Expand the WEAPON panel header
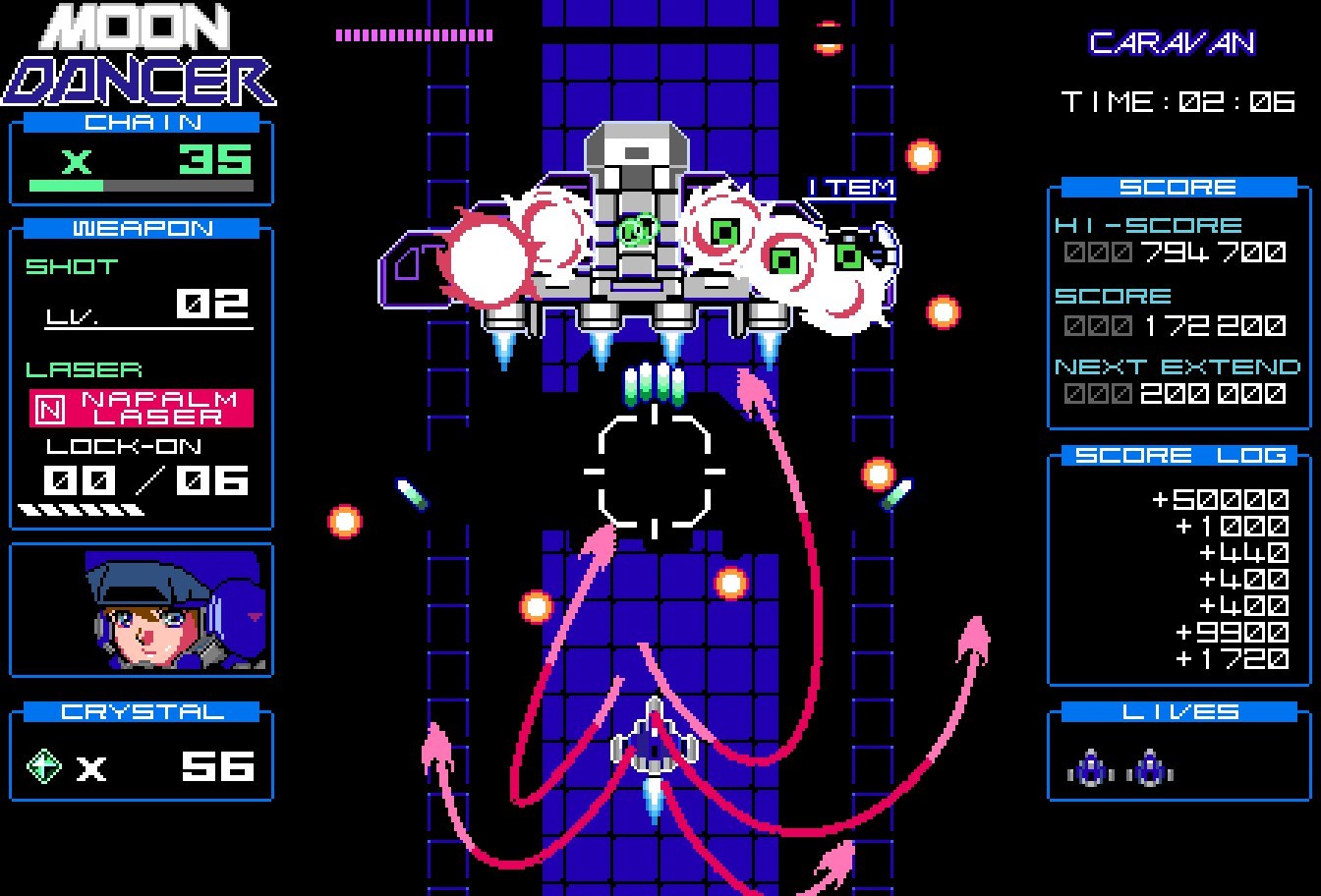 [x=141, y=228]
